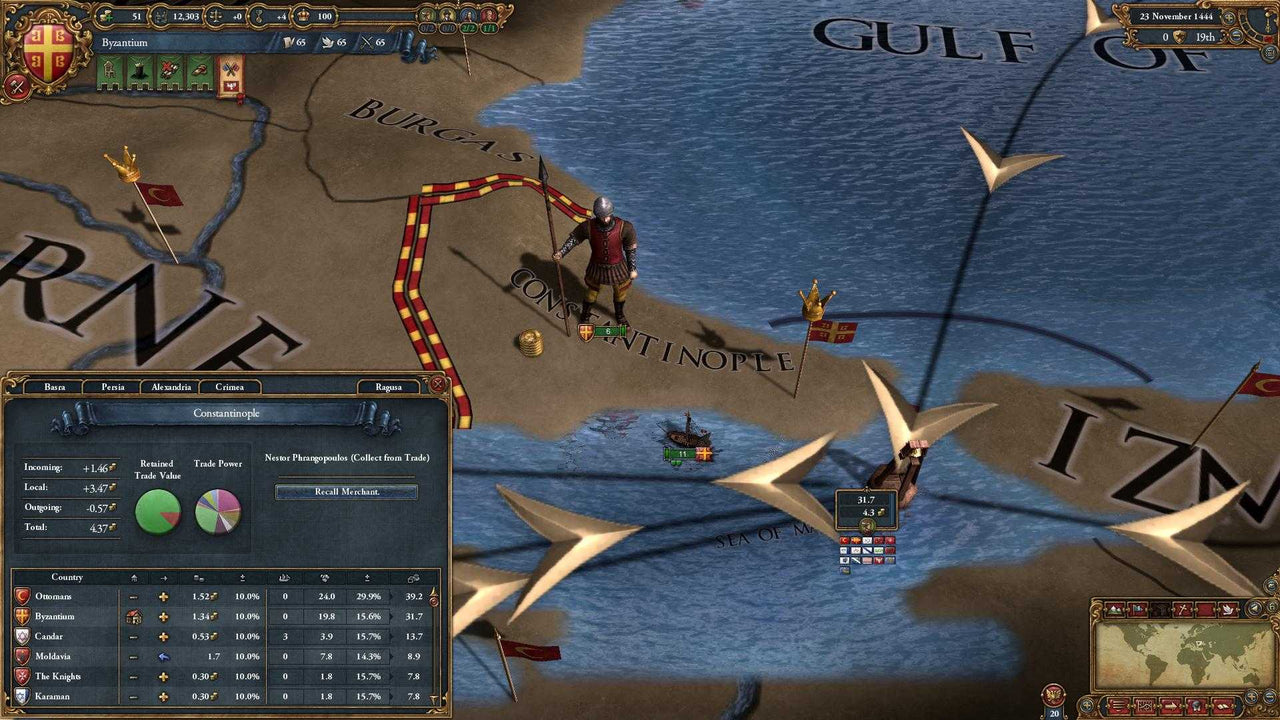Collapse the minimap with its circular arrow
The height and width of the screenshot is (720, 1280).
tap(1255, 607)
